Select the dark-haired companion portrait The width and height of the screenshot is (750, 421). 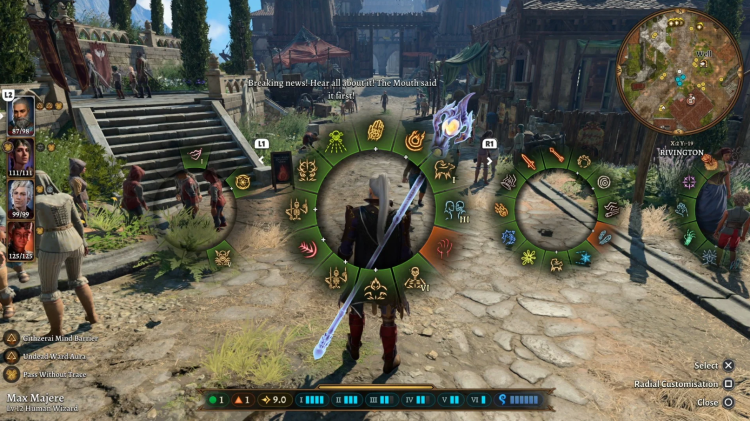pos(21,153)
